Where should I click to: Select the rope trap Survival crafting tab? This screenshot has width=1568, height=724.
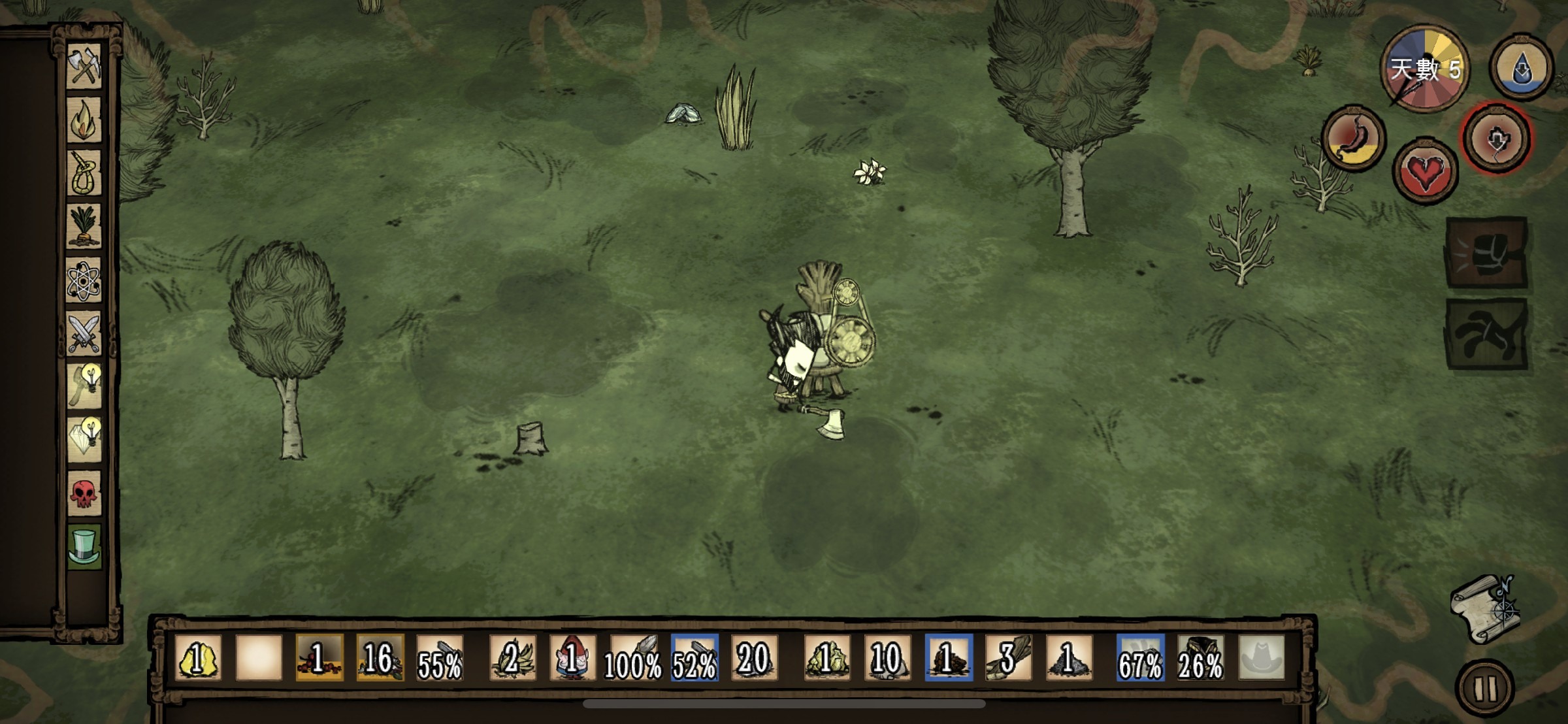pos(84,173)
